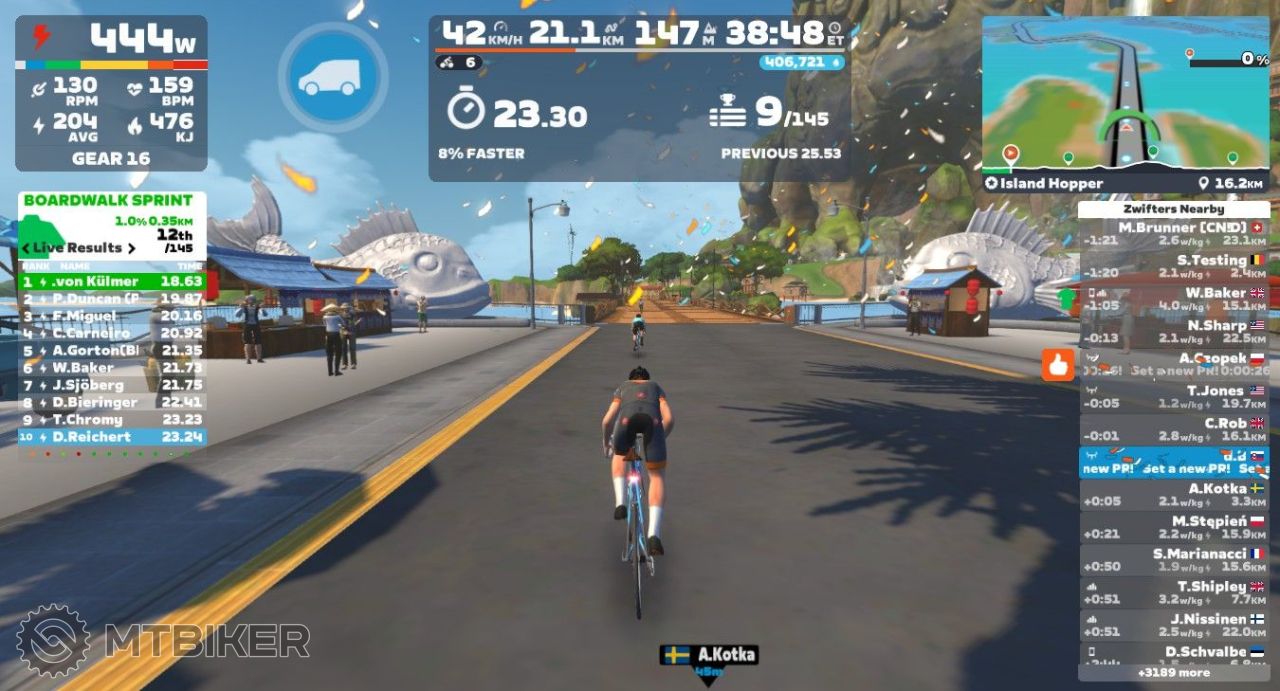Click the A.Kotka rider name tag
The image size is (1280, 691).
708,655
